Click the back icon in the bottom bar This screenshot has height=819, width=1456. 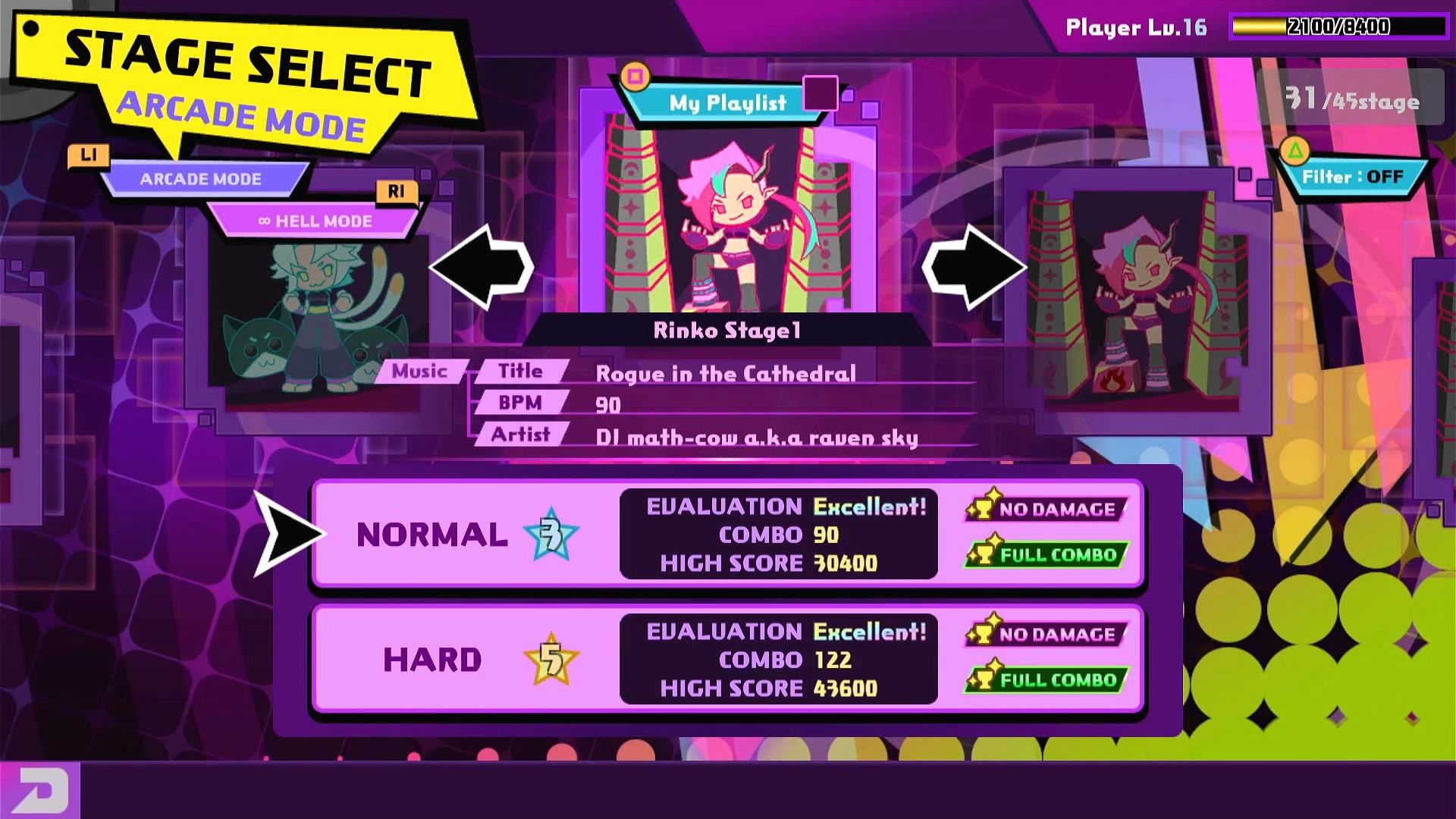point(39,790)
